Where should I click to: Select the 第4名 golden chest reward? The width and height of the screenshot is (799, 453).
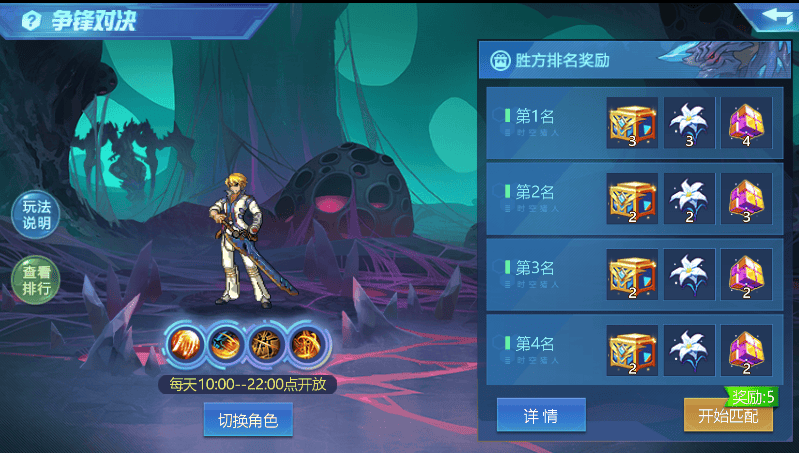point(632,349)
